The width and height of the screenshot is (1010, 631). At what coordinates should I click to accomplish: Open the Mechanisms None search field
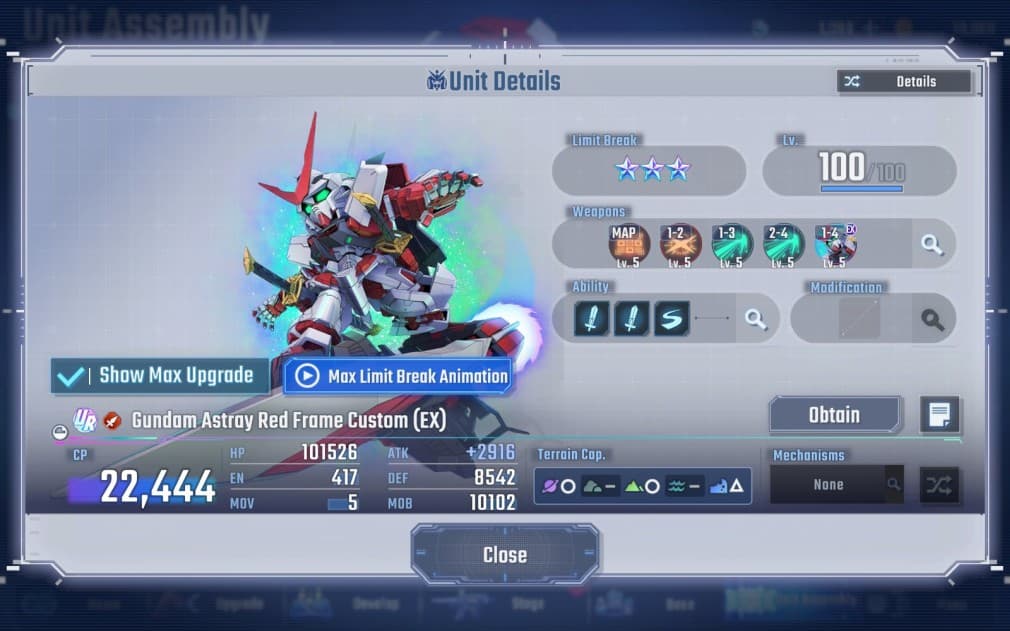point(836,485)
